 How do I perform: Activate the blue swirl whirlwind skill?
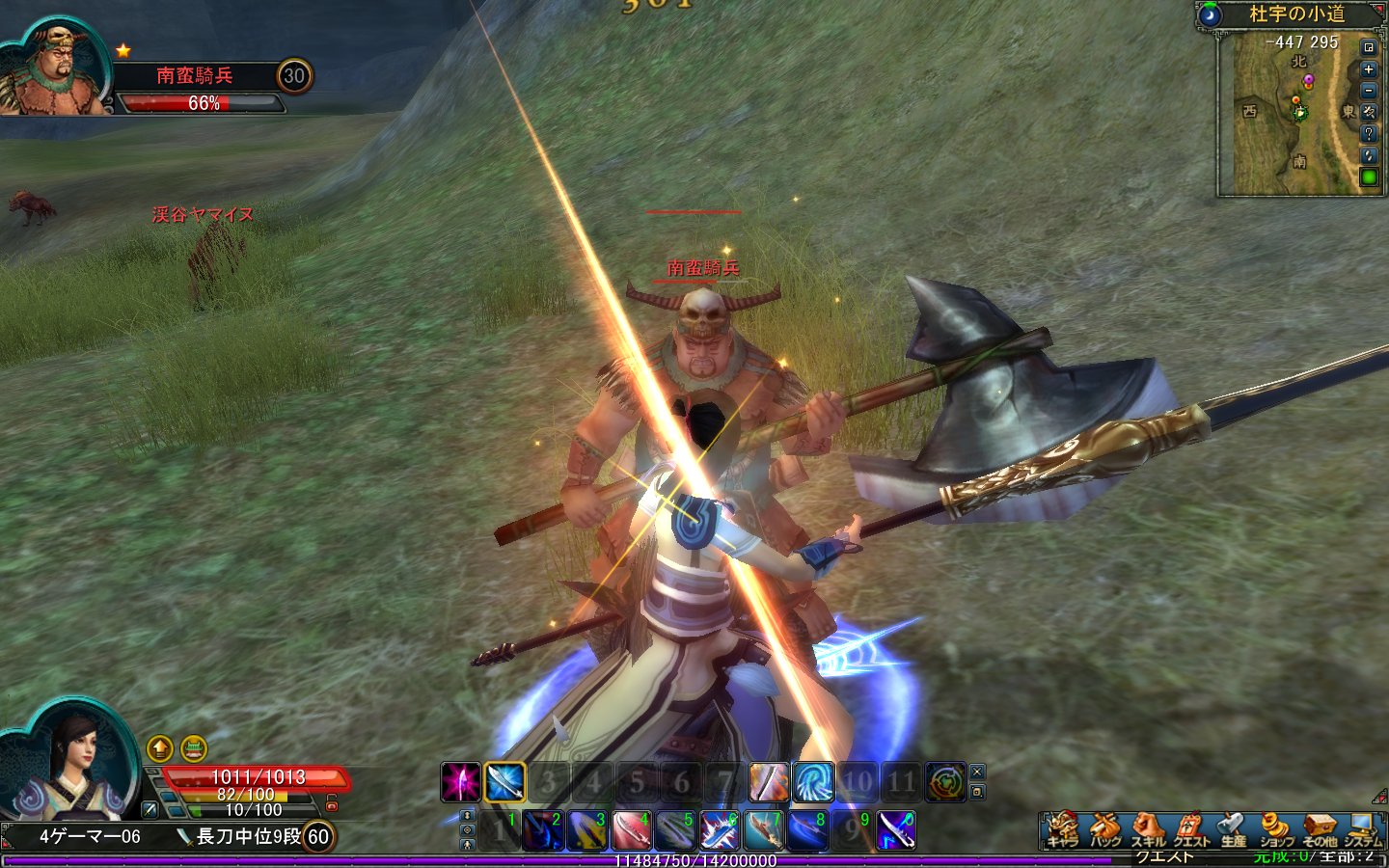click(x=813, y=782)
